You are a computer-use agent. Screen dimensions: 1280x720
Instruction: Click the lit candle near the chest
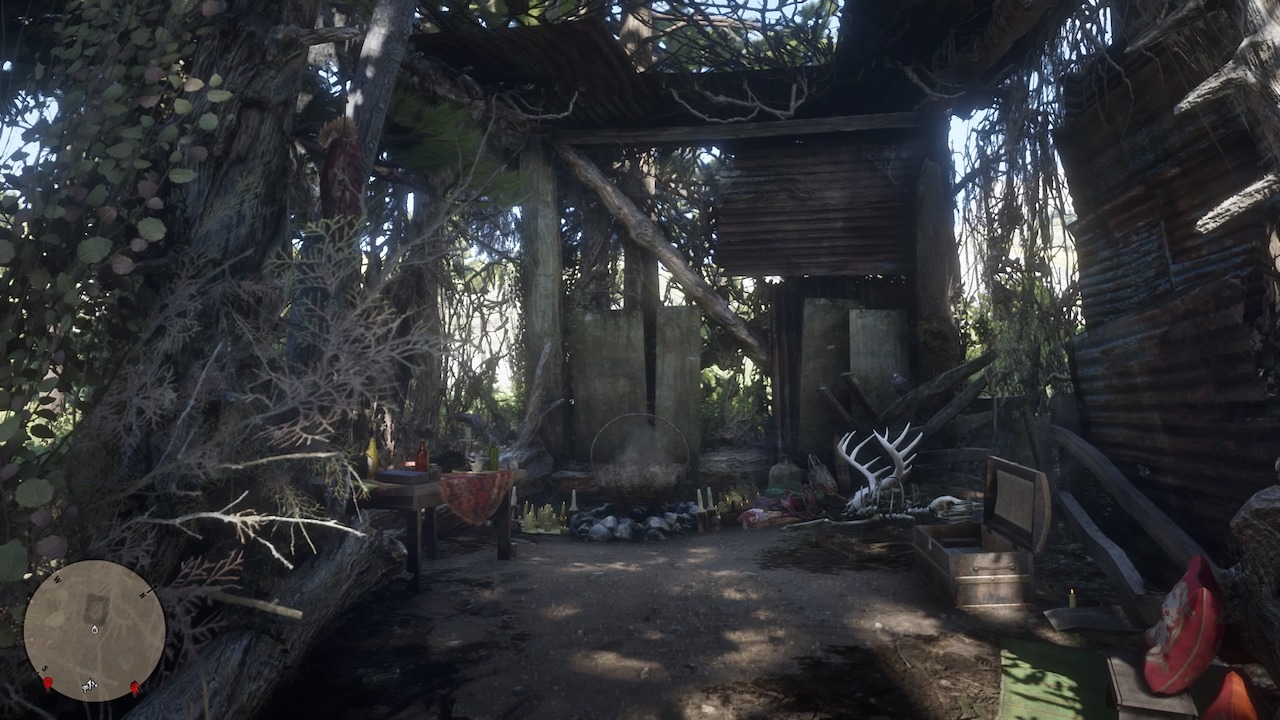1072,596
